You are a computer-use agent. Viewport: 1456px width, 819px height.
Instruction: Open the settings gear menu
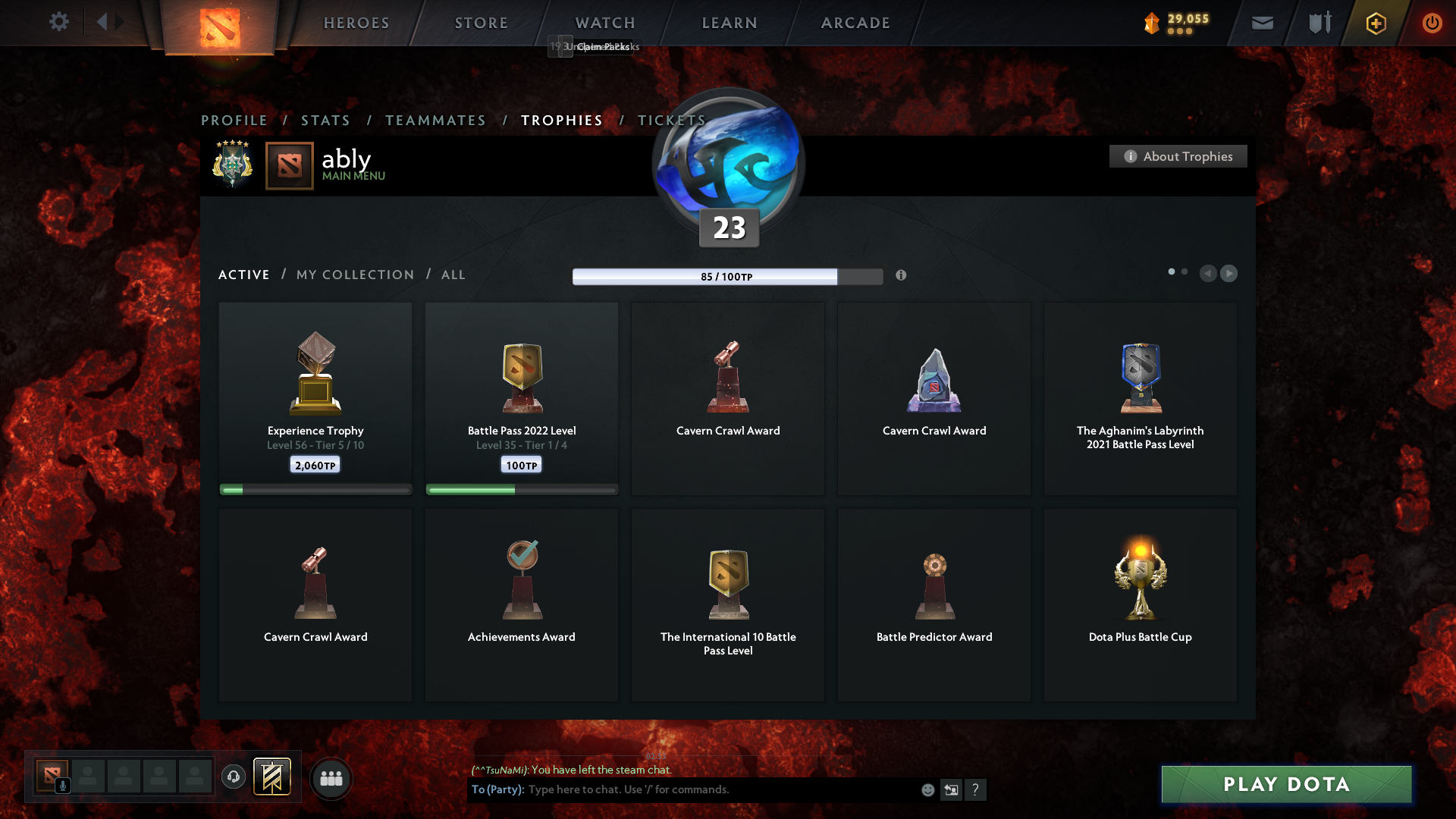pos(59,22)
